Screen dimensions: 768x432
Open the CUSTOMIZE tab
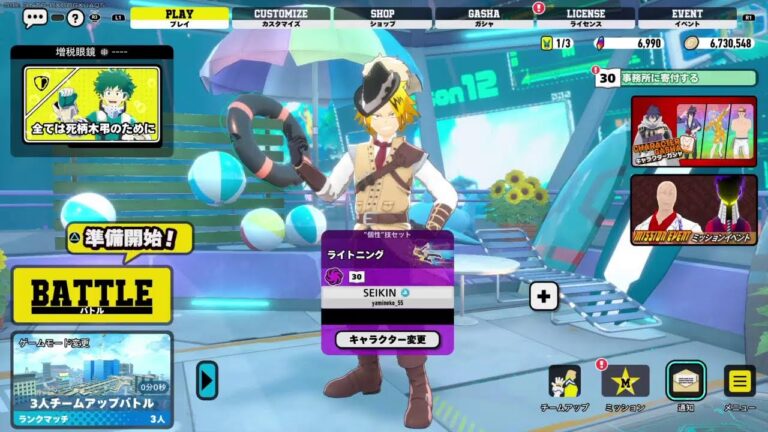[x=281, y=17]
